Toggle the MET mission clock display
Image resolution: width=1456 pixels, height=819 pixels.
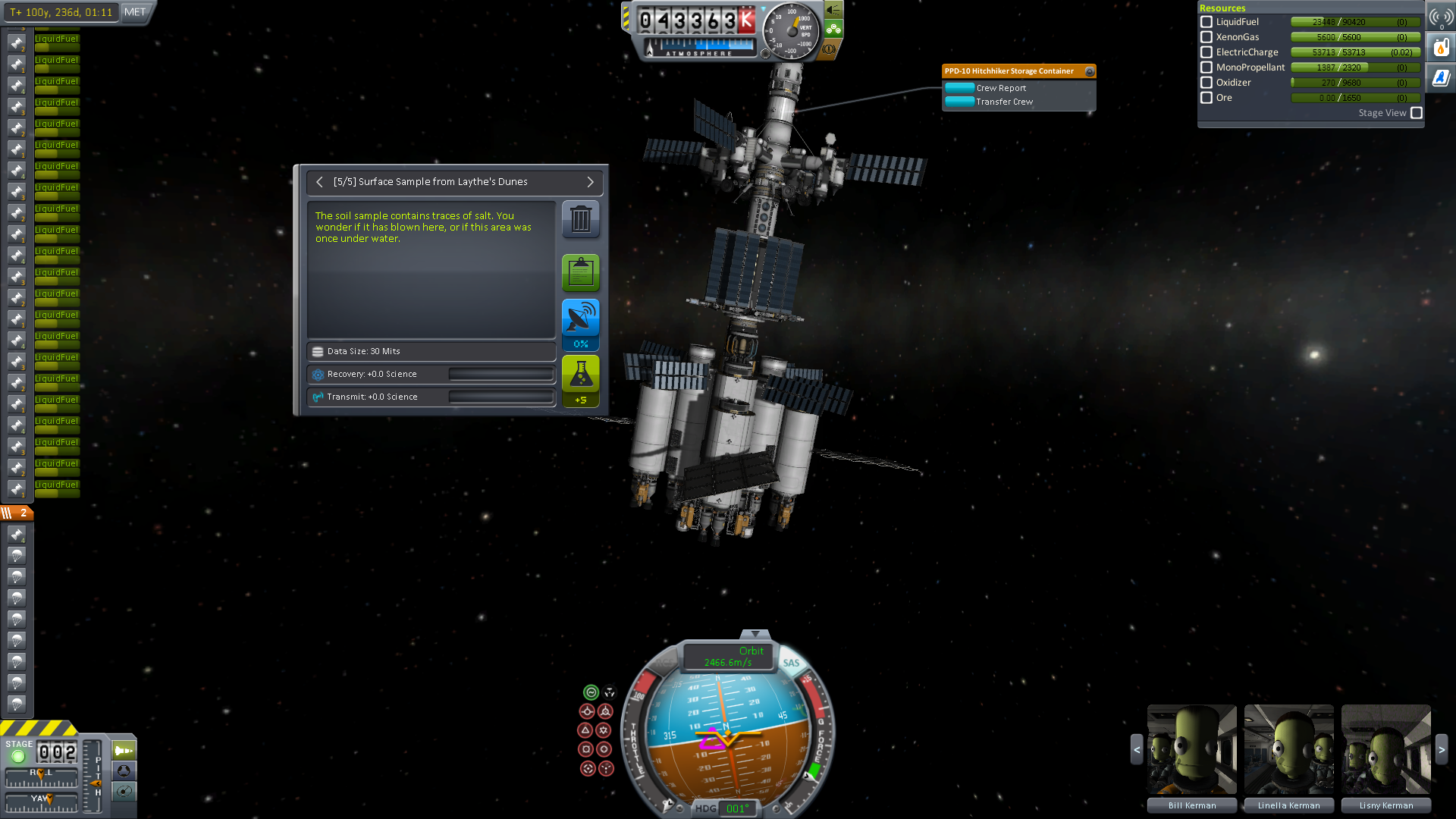135,12
